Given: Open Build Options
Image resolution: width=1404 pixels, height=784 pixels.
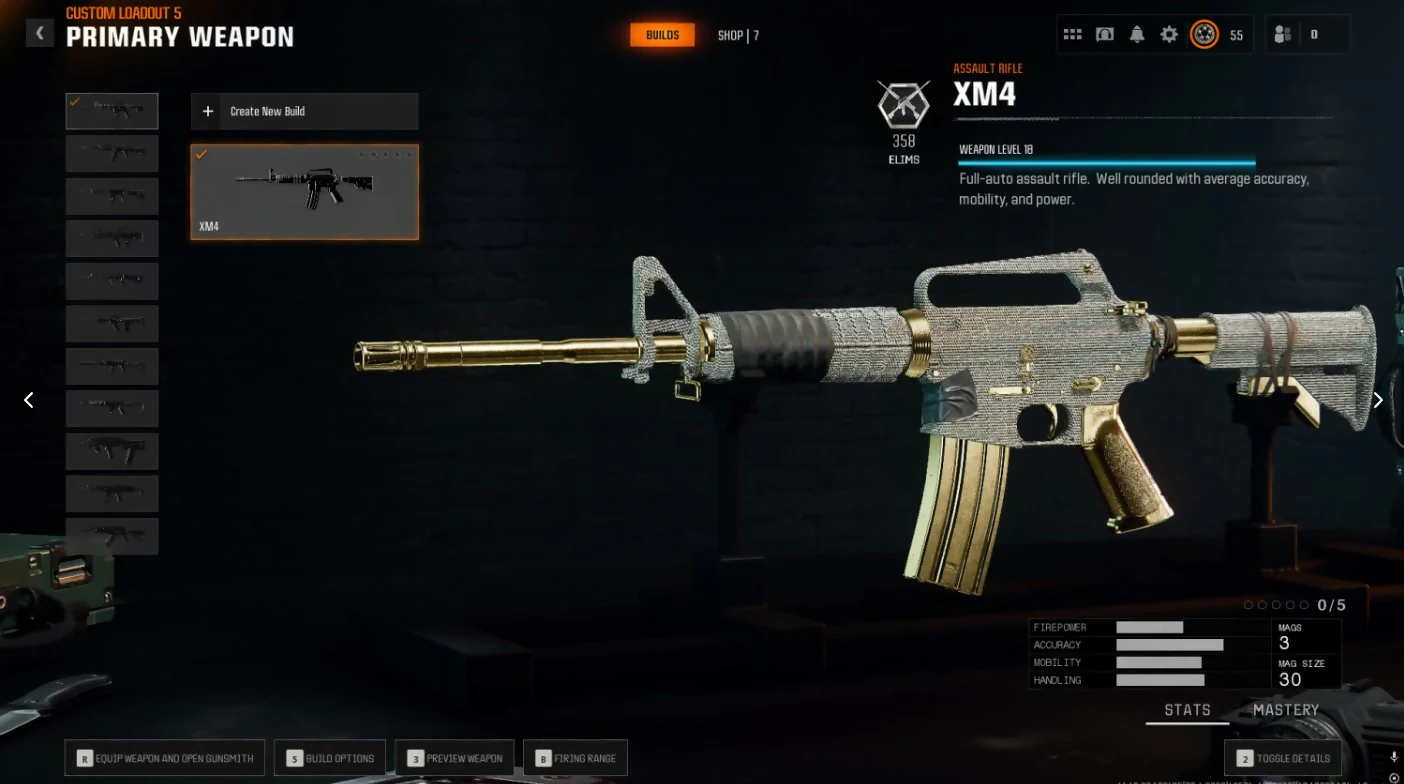Looking at the screenshot, I should coord(330,758).
